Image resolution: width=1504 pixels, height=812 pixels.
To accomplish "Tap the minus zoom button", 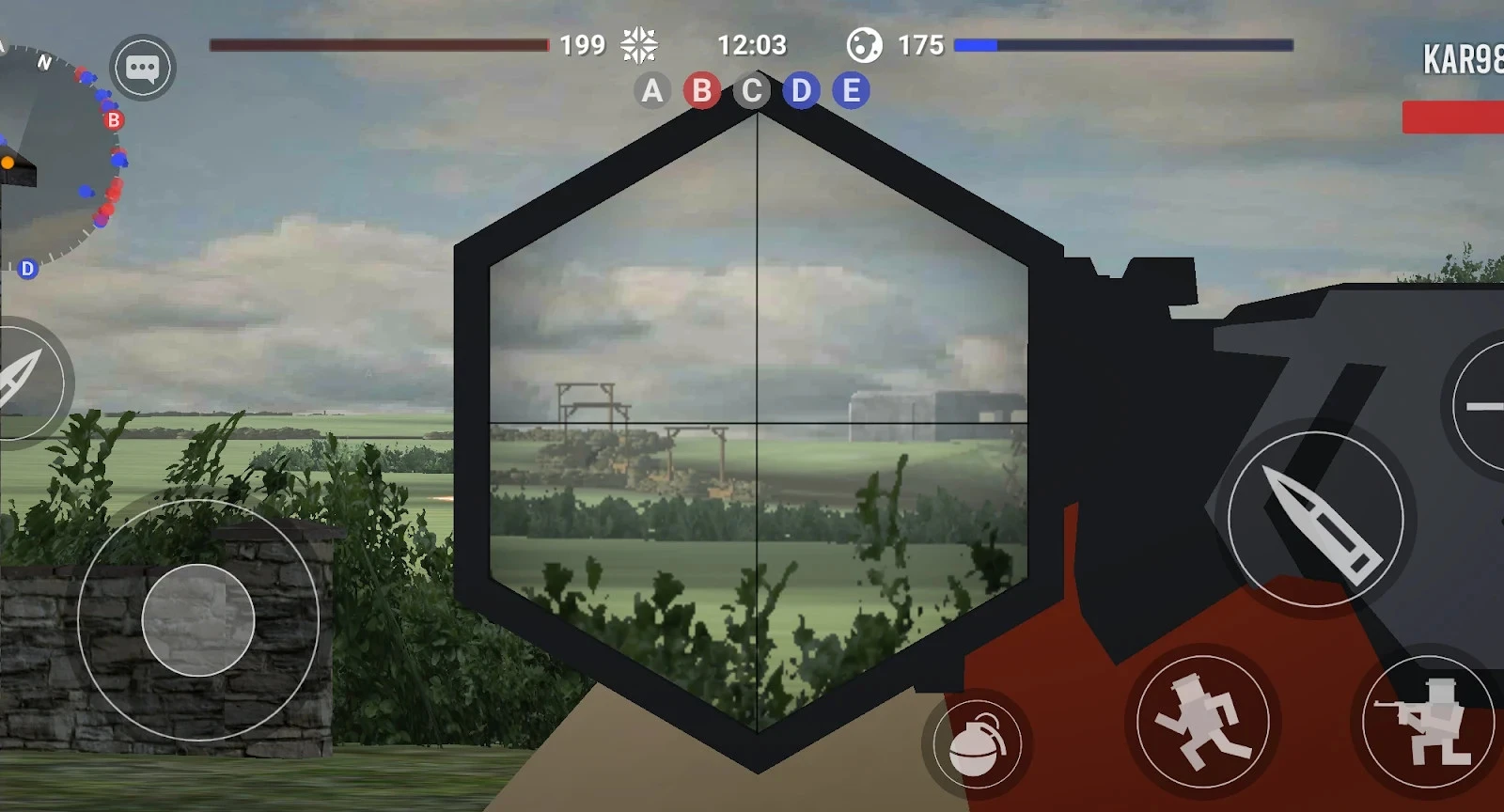I will pos(1483,406).
